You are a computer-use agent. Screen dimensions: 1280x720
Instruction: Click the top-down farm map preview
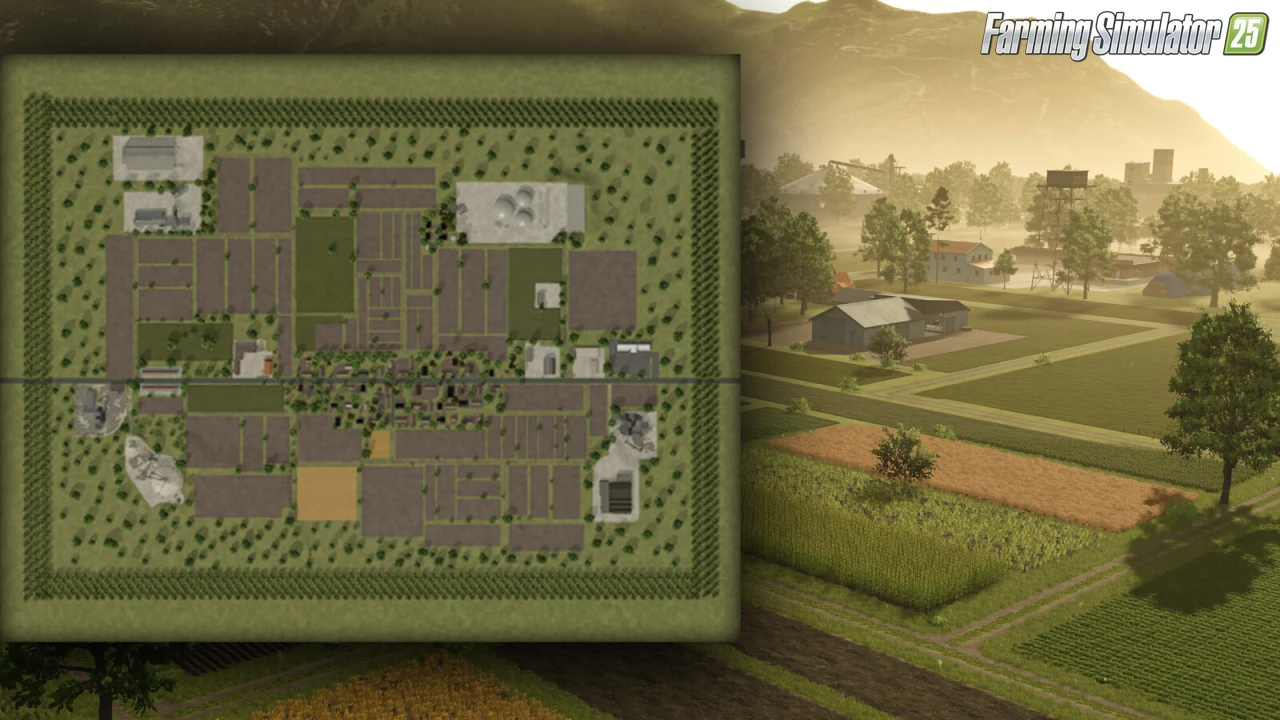pos(370,347)
